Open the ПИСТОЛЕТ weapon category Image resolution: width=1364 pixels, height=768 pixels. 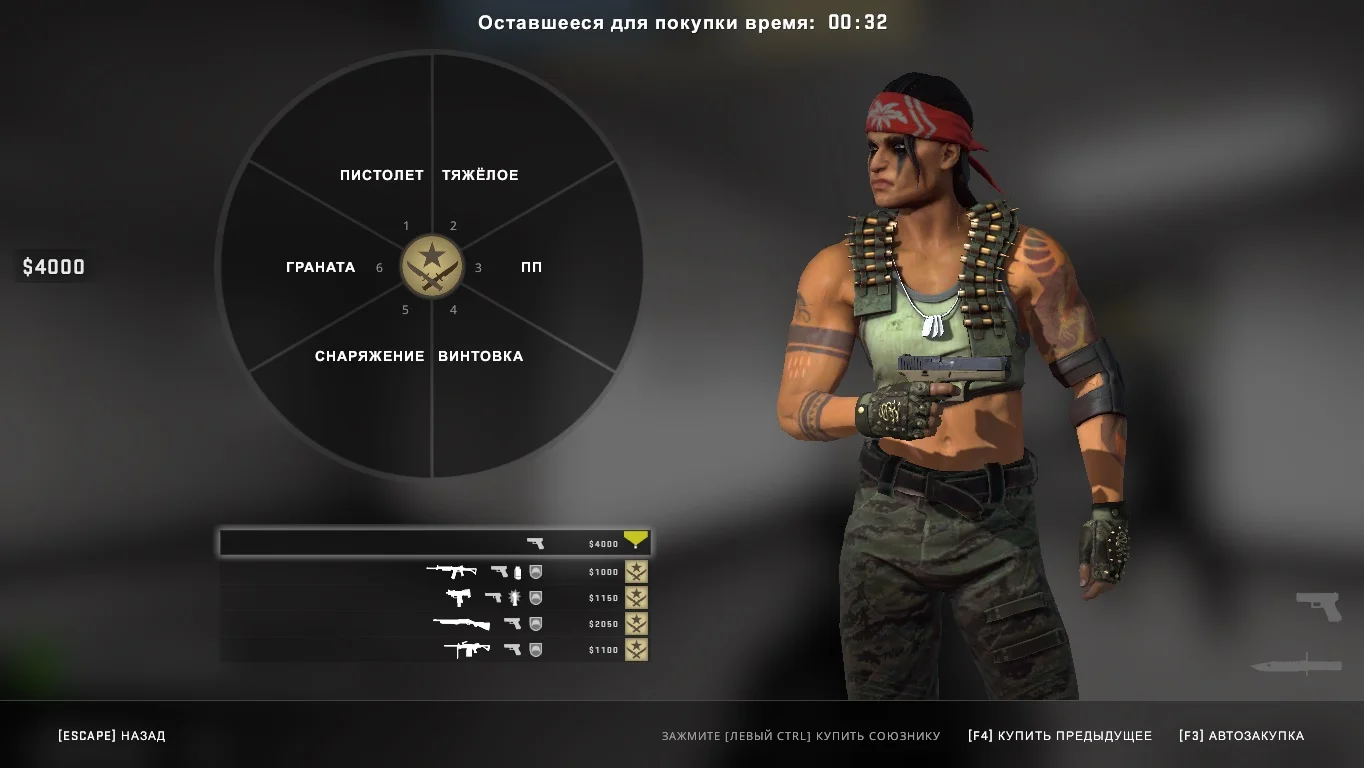click(381, 175)
